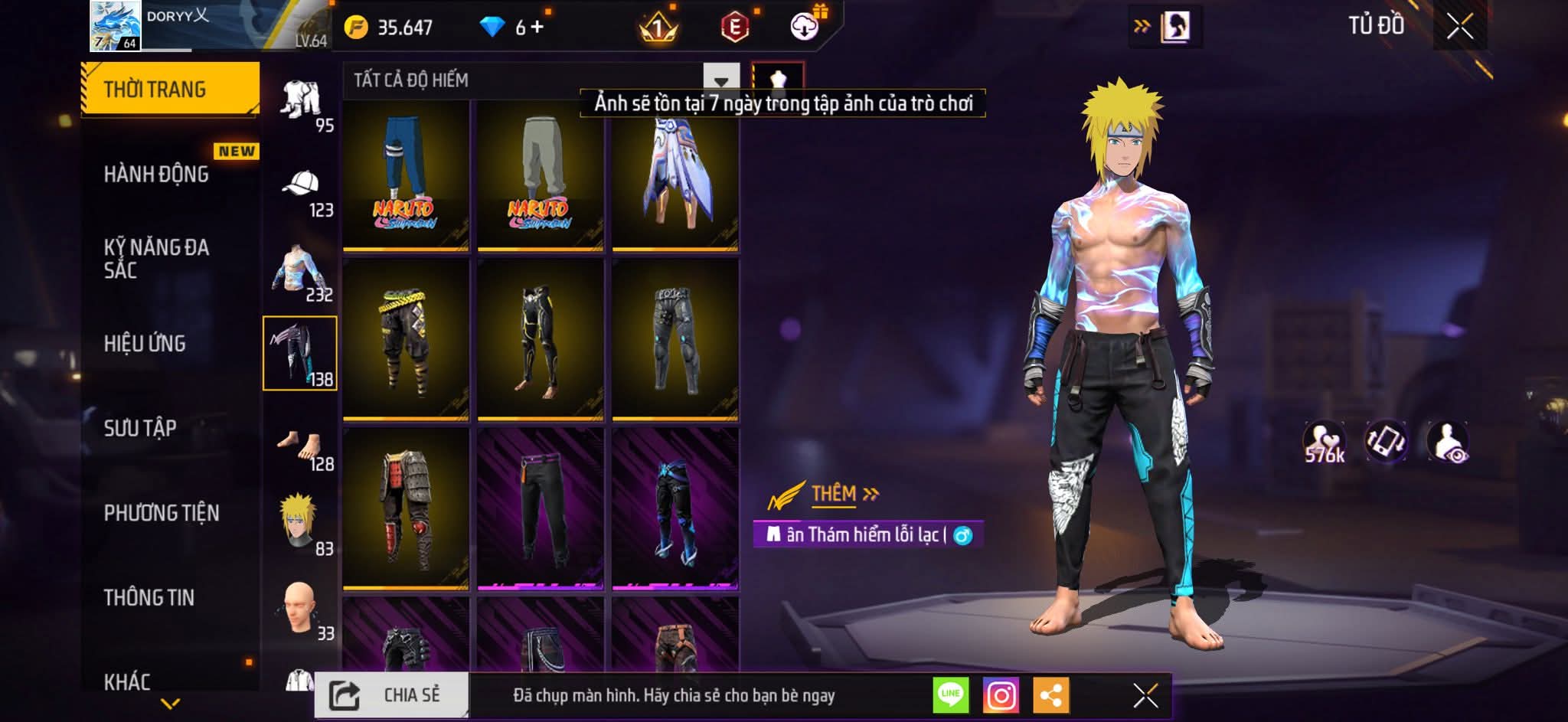Viewport: 1568px width, 722px height.
Task: Select the red samurai armor pants
Action: pyautogui.click(x=405, y=508)
